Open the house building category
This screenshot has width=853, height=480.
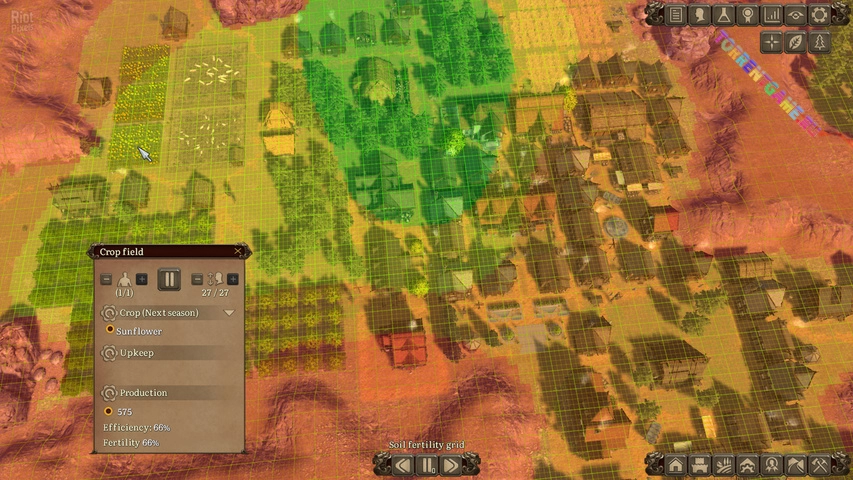pyautogui.click(x=677, y=464)
